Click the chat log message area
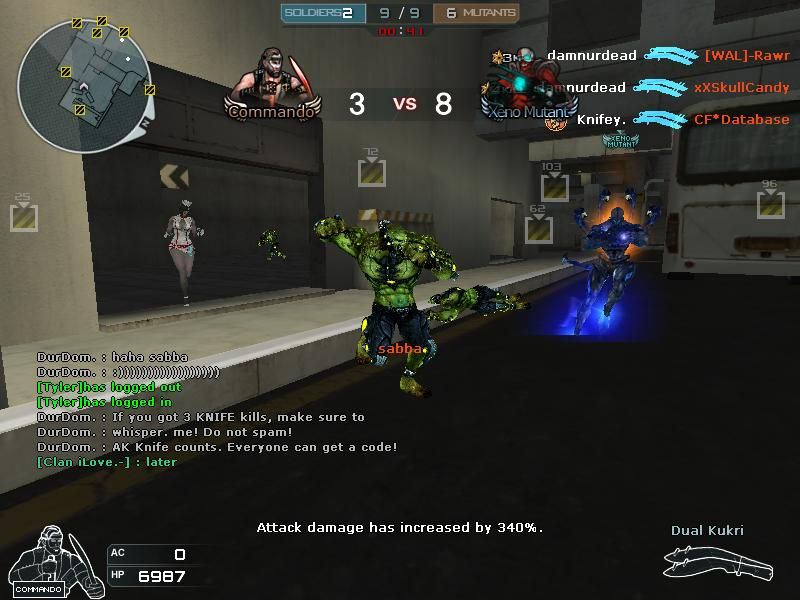Viewport: 800px width, 600px height. click(215, 409)
